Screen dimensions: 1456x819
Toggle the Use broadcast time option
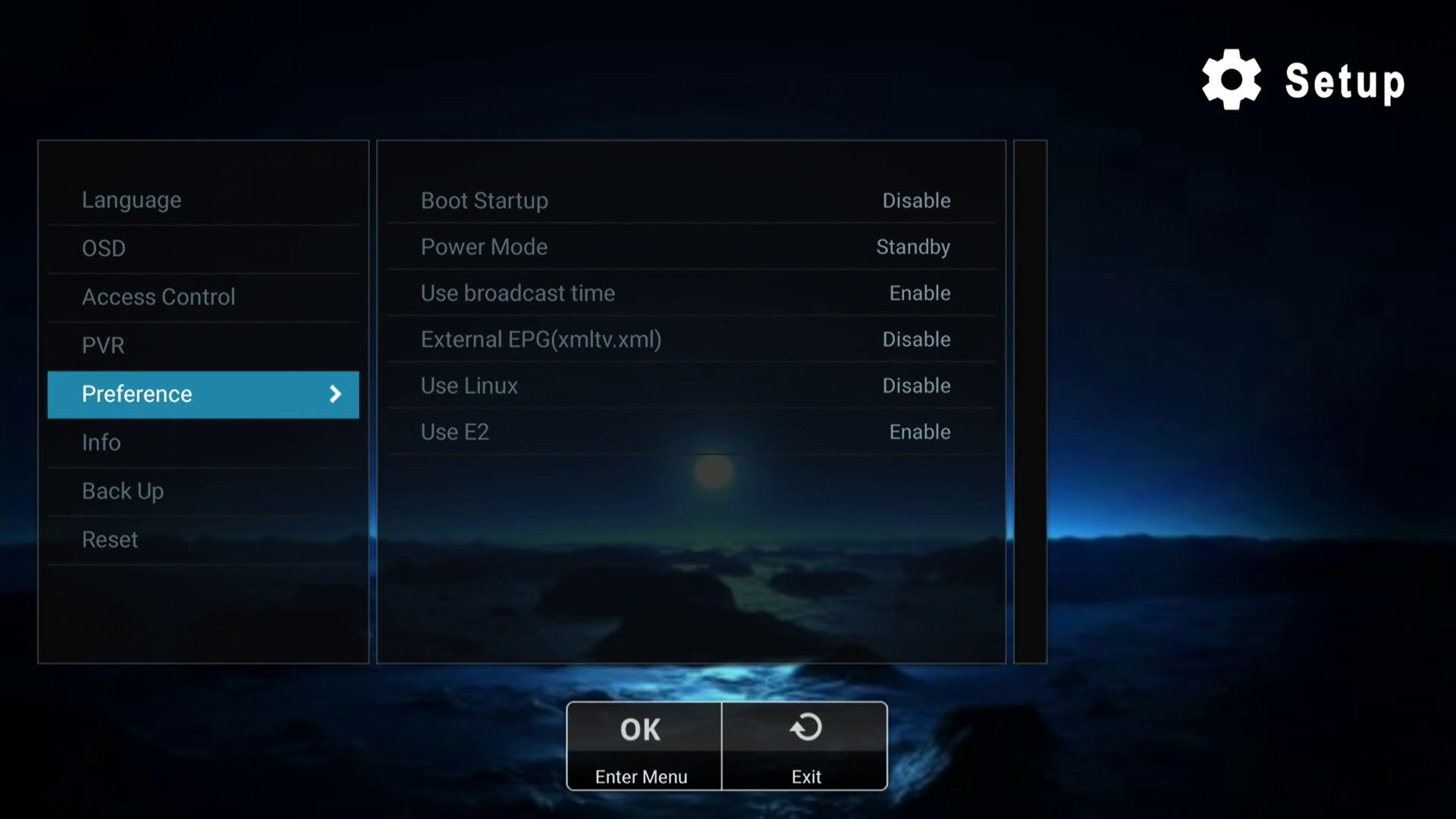[690, 293]
